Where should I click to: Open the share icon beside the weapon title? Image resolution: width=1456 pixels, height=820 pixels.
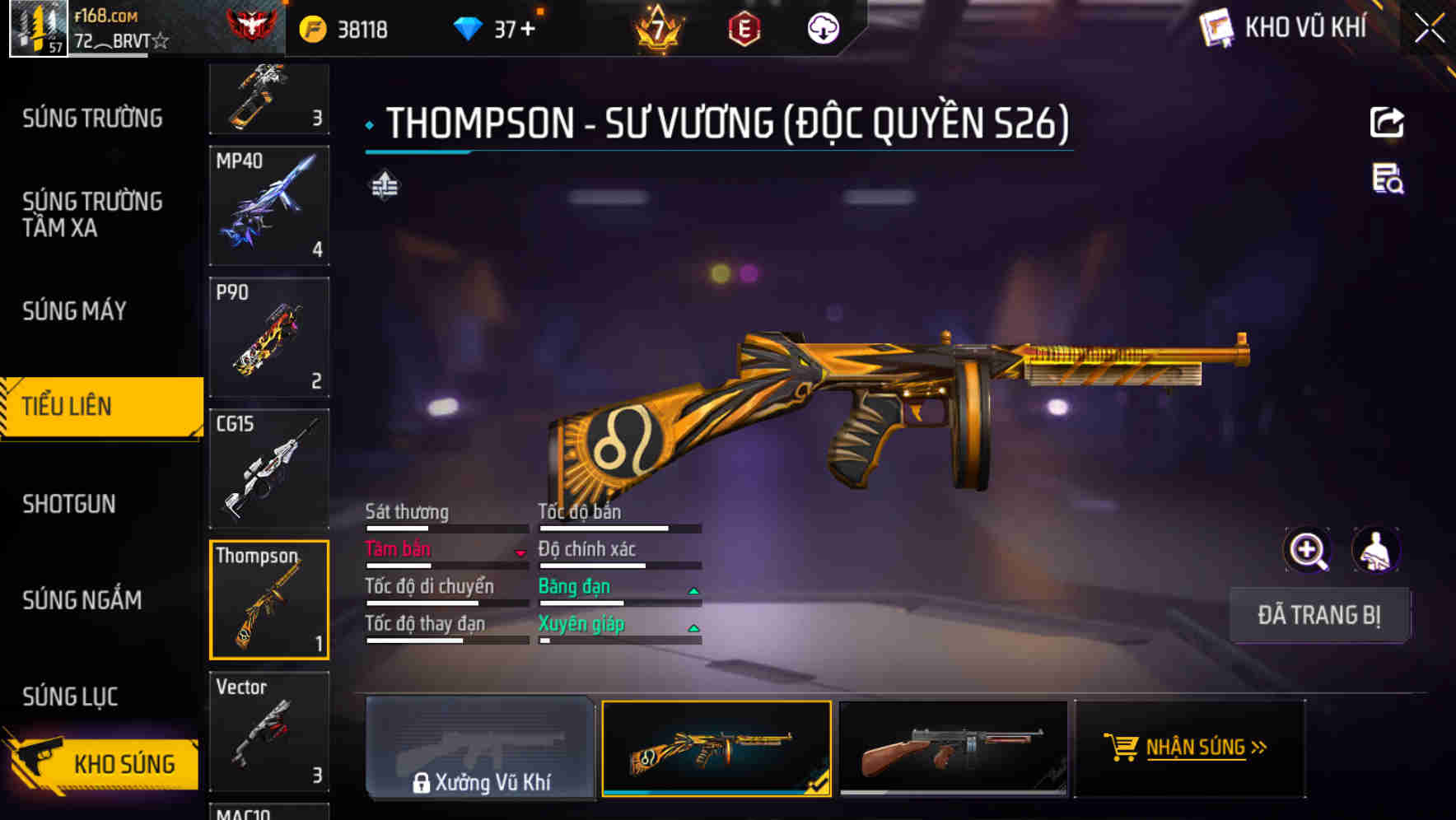click(1387, 122)
